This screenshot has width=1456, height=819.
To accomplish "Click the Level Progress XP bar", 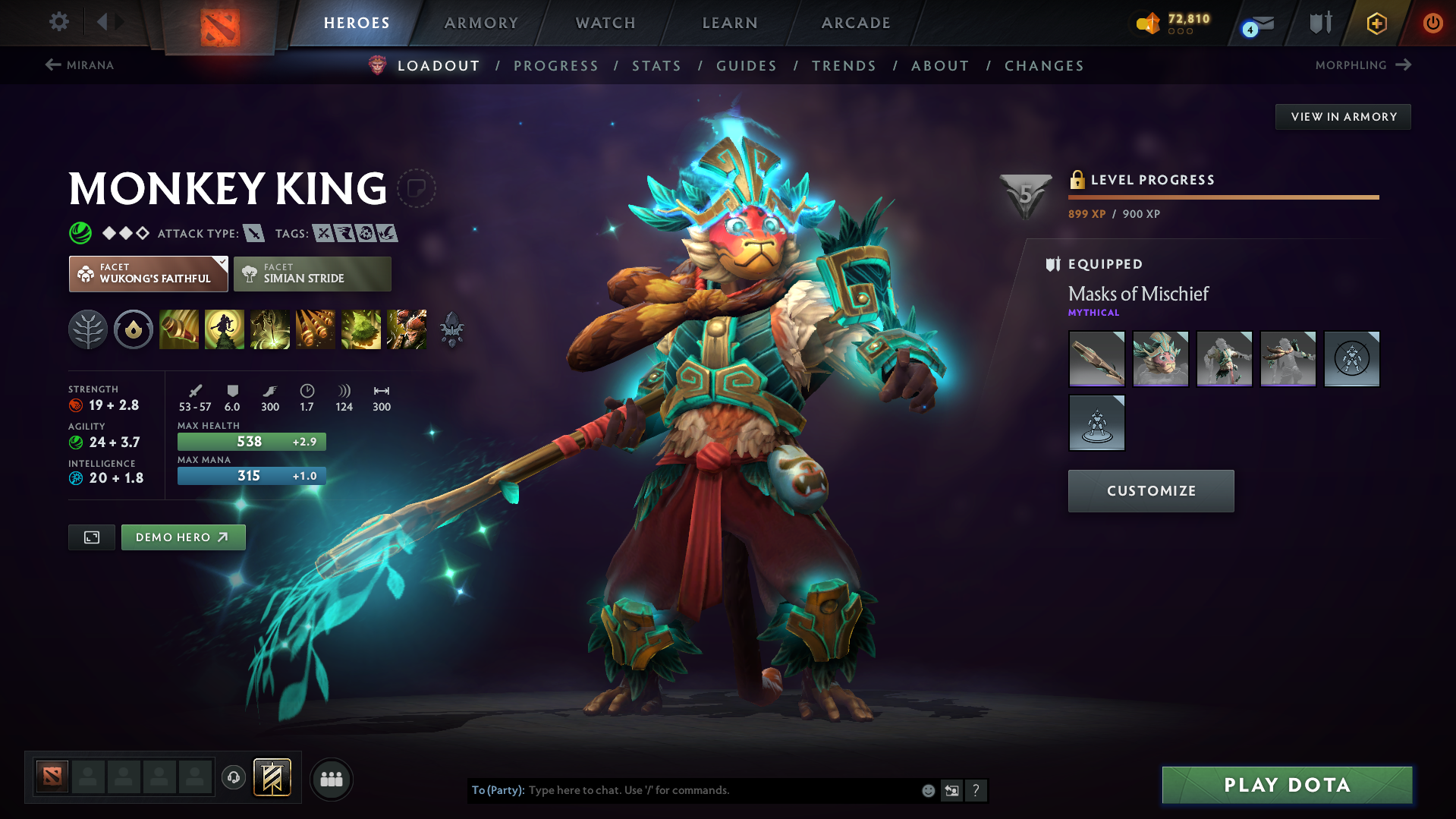I will tap(1222, 197).
